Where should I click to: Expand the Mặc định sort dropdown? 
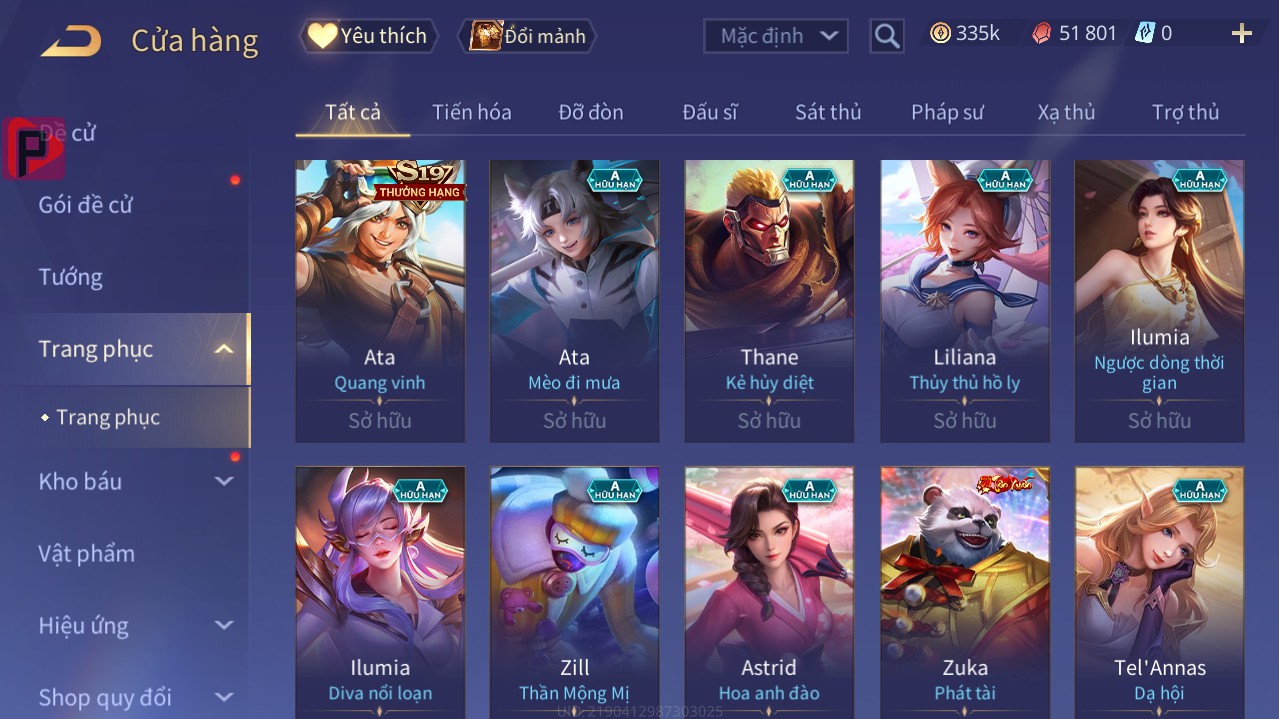click(776, 36)
